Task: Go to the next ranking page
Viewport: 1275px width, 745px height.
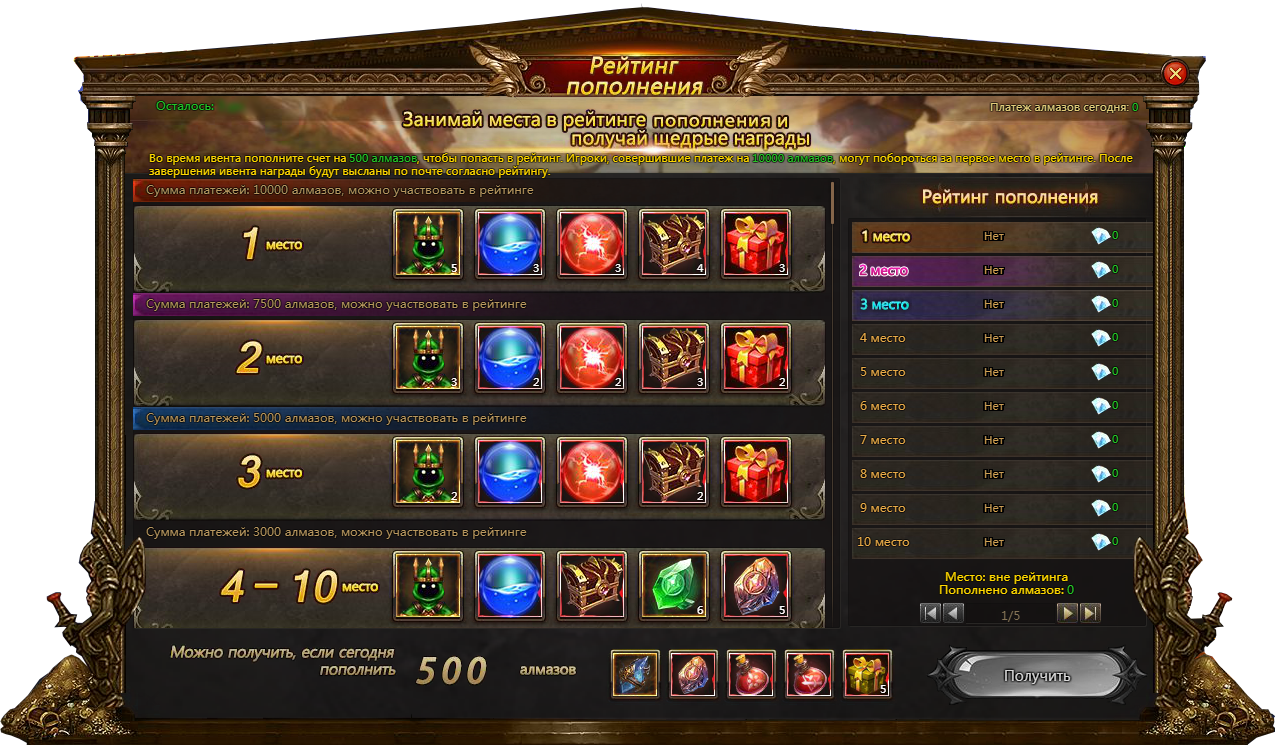Action: pyautogui.click(x=1068, y=613)
